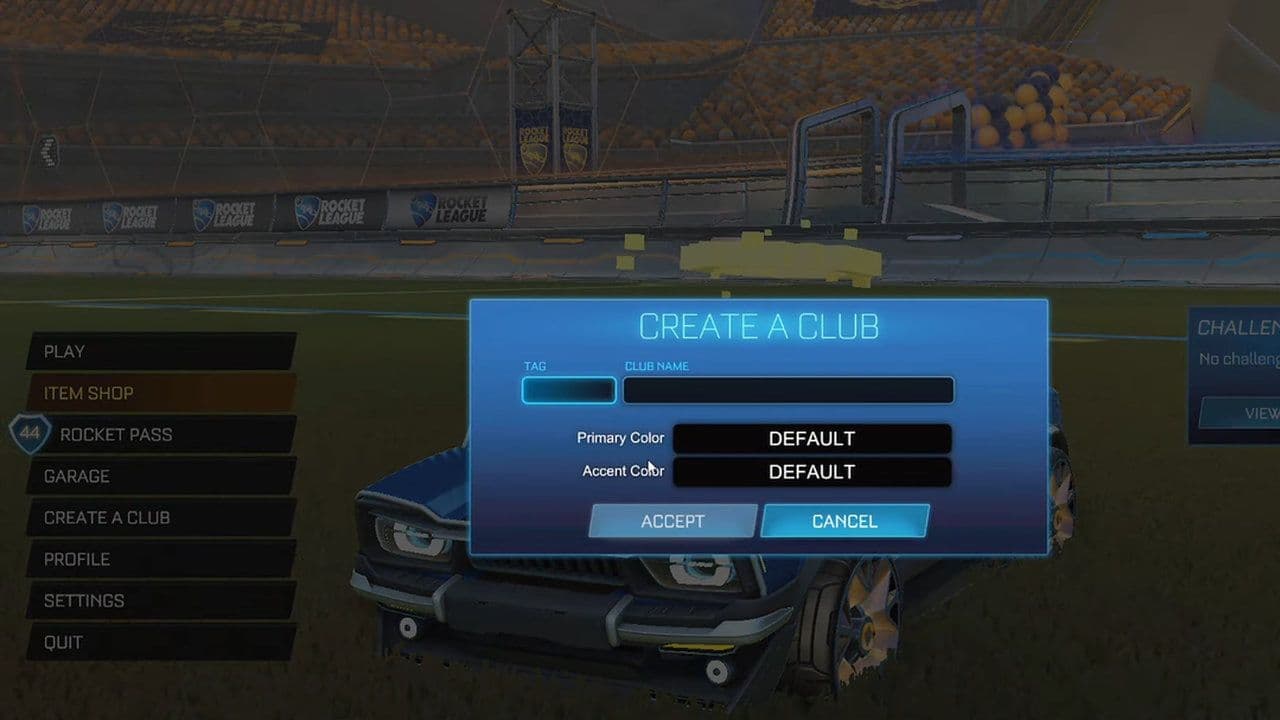Click CANCEL to close the dialog

tap(845, 521)
